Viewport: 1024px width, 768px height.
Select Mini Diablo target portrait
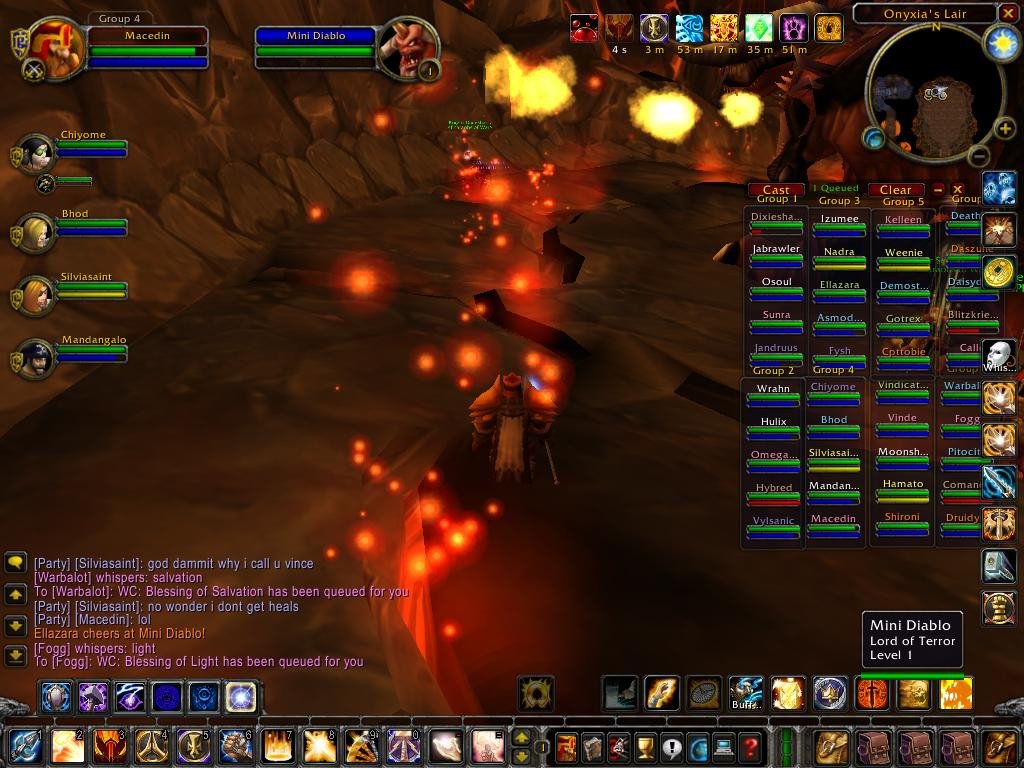407,47
